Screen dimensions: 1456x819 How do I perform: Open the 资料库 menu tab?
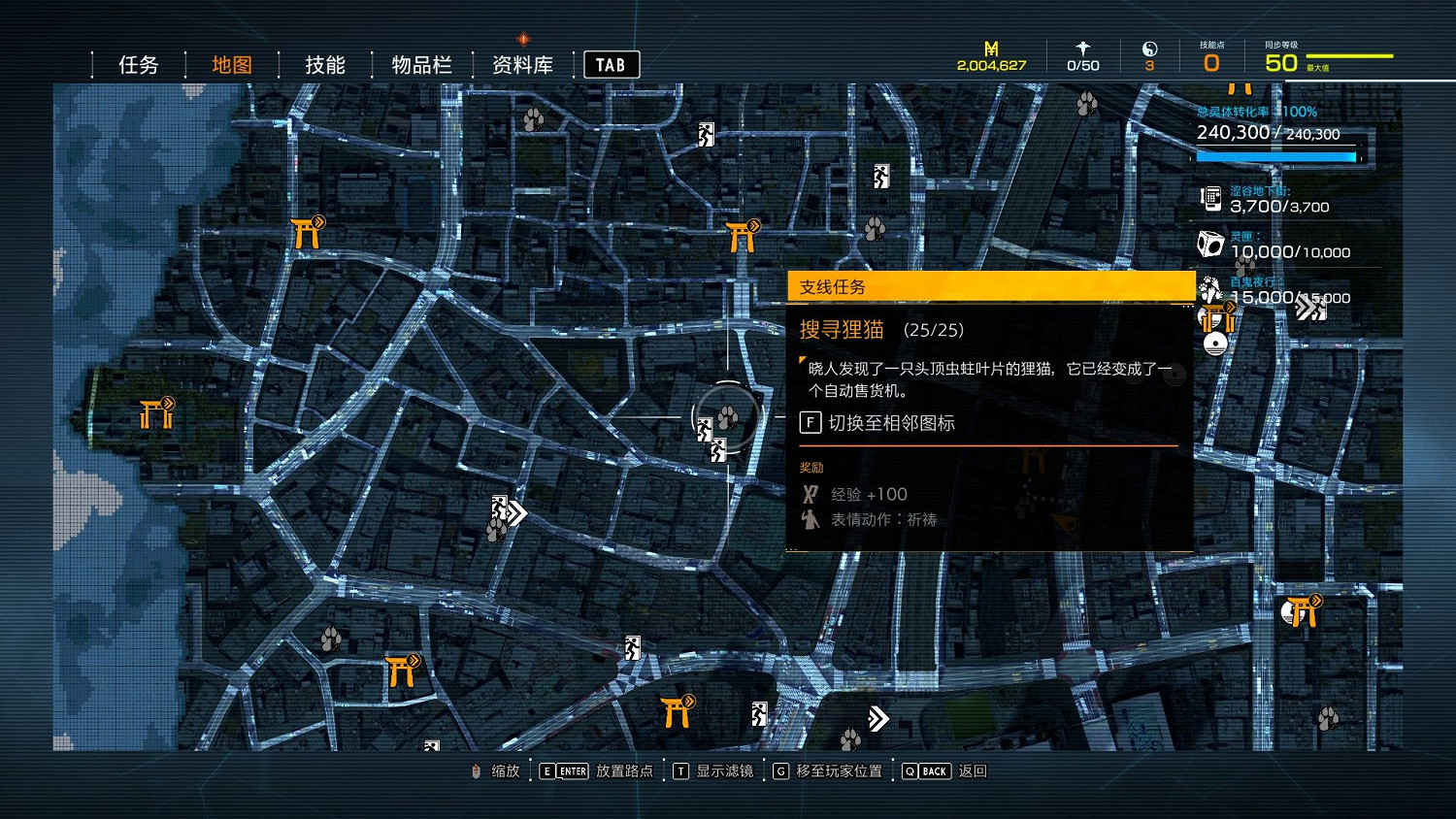(x=521, y=64)
